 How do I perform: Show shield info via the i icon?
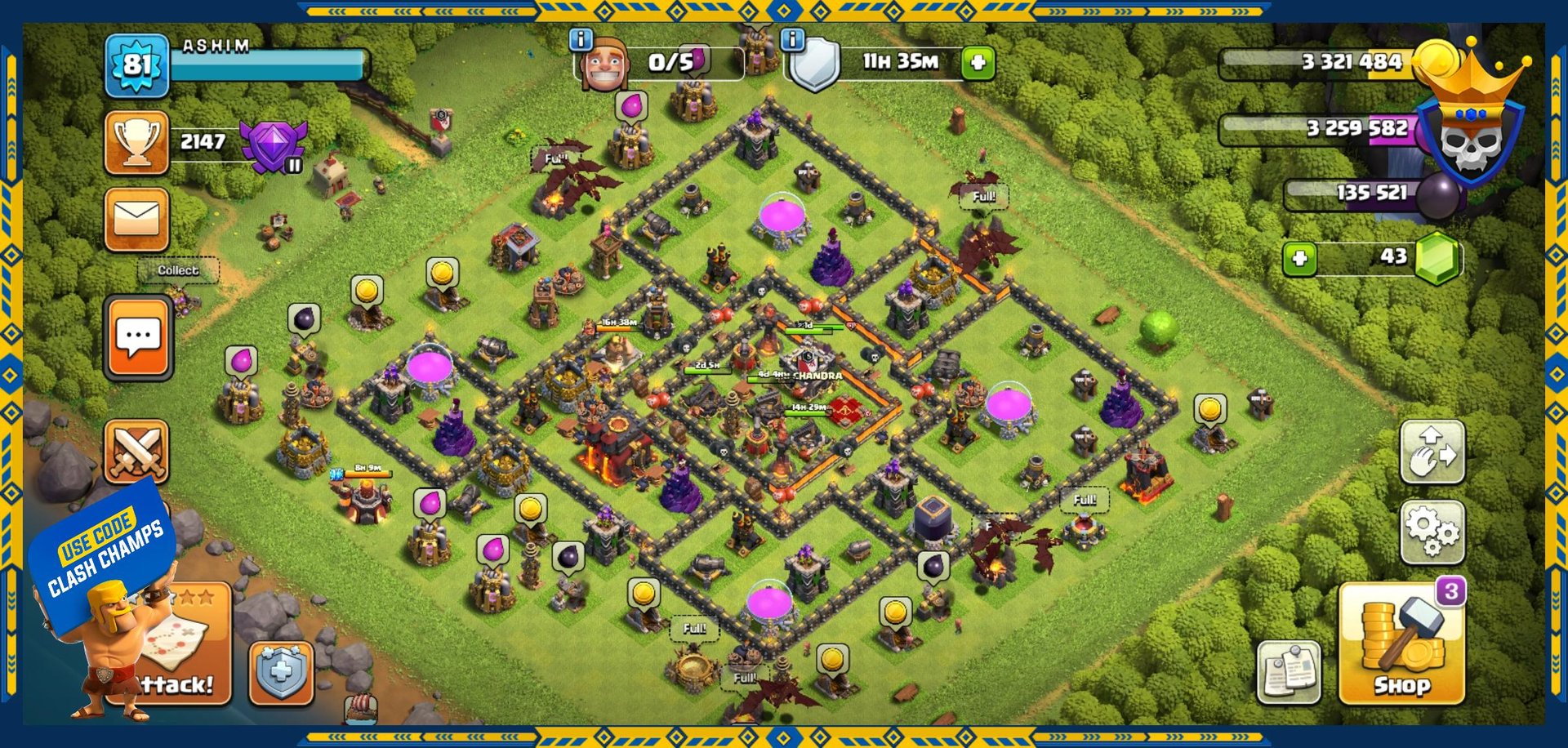click(x=792, y=38)
